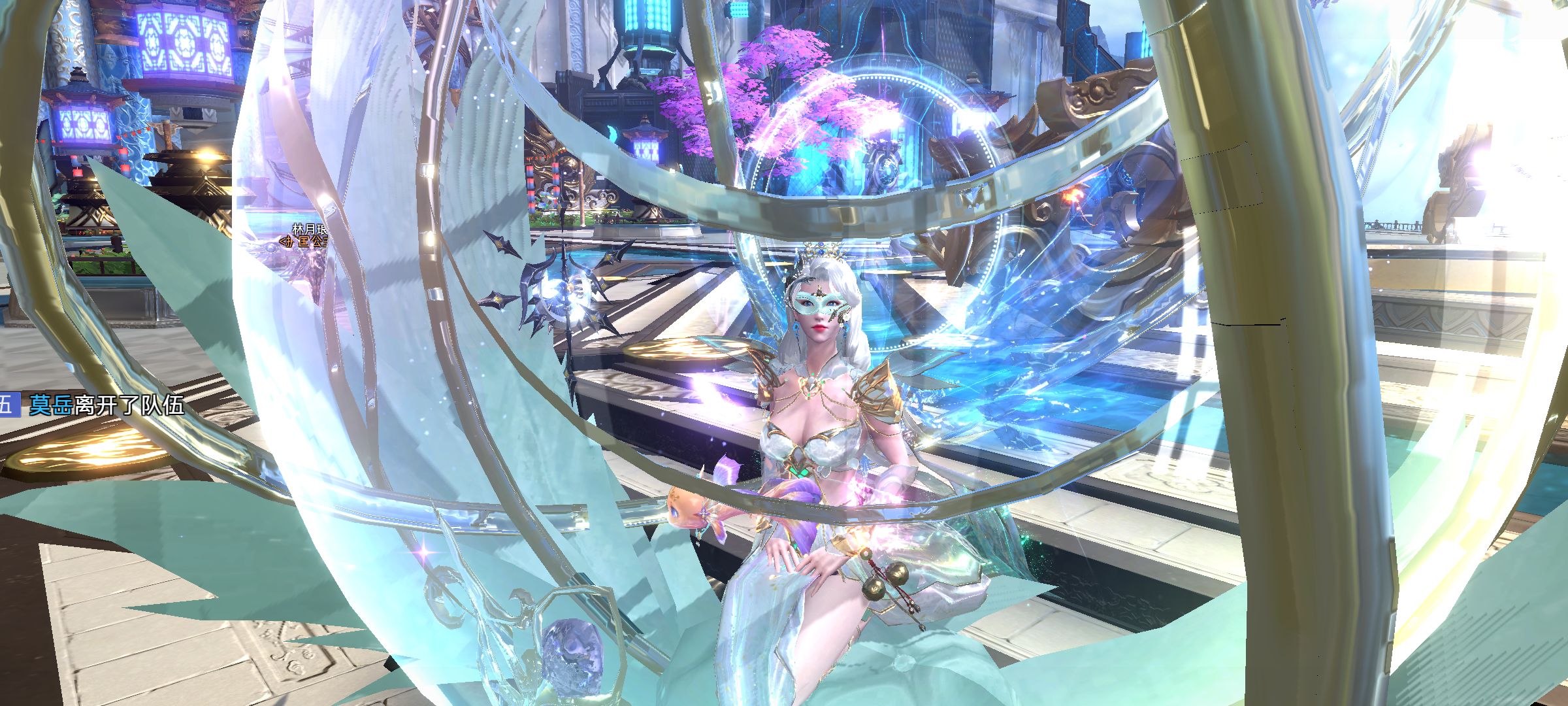Click the blue player name 莫岳 in chat
The height and width of the screenshot is (706, 1568).
[50, 406]
